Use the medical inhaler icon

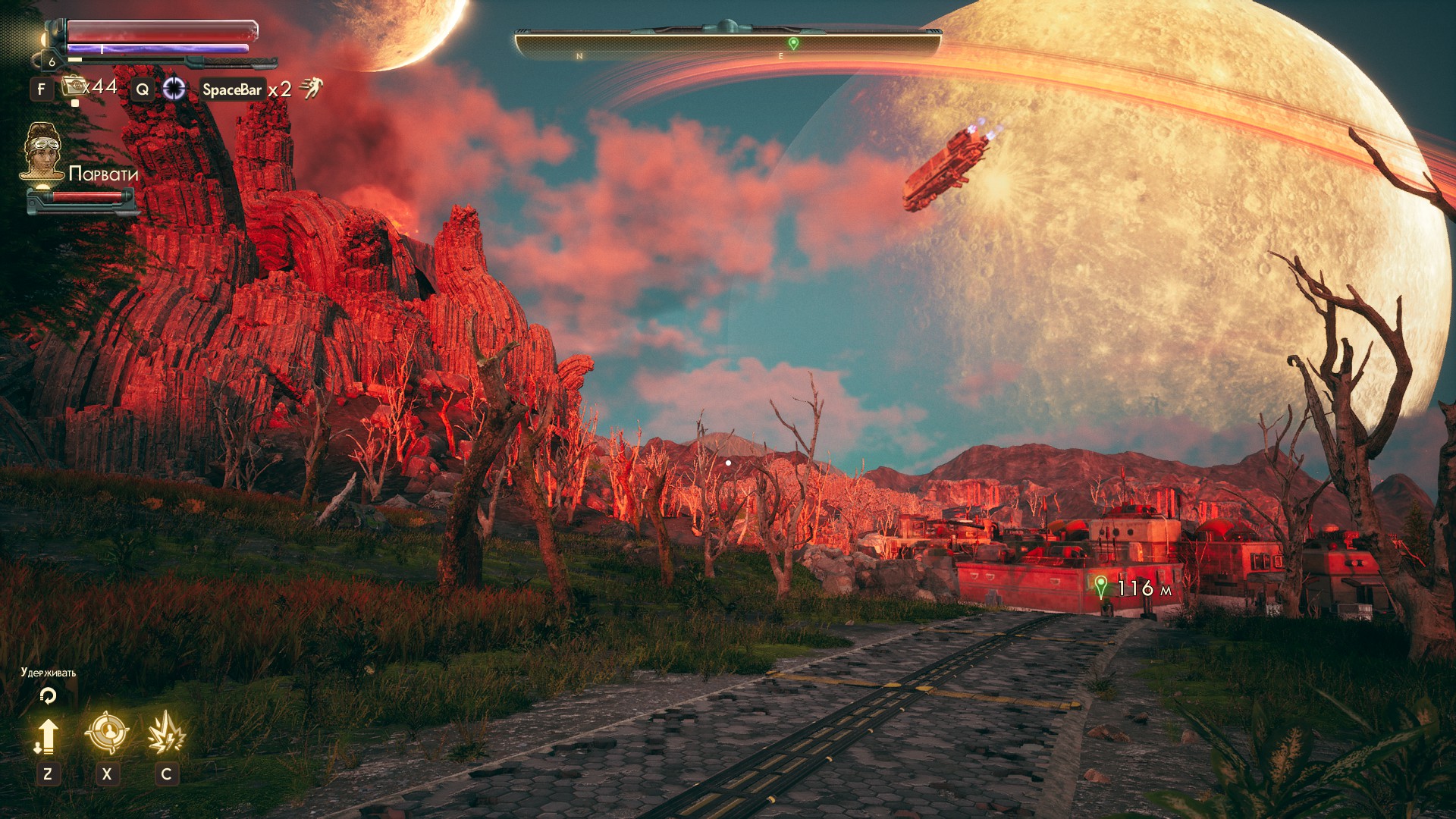point(74,87)
